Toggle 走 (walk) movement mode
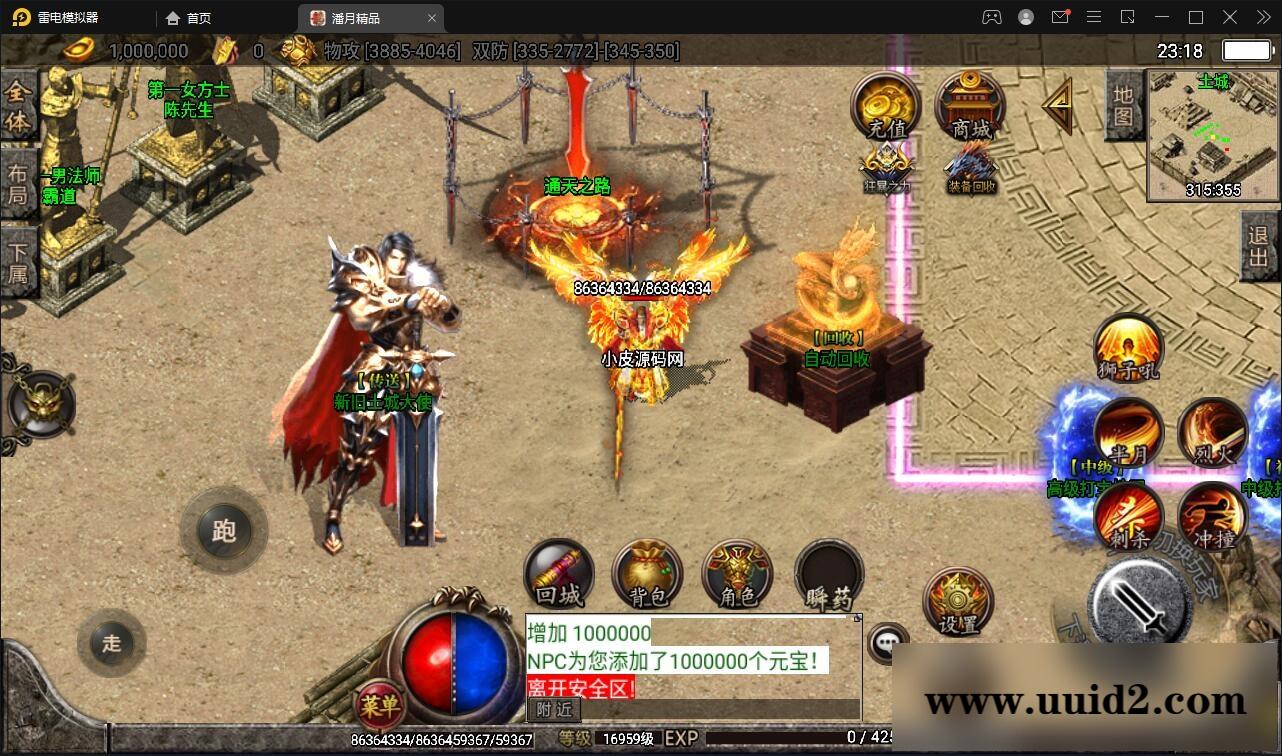The image size is (1282, 756). [x=112, y=644]
